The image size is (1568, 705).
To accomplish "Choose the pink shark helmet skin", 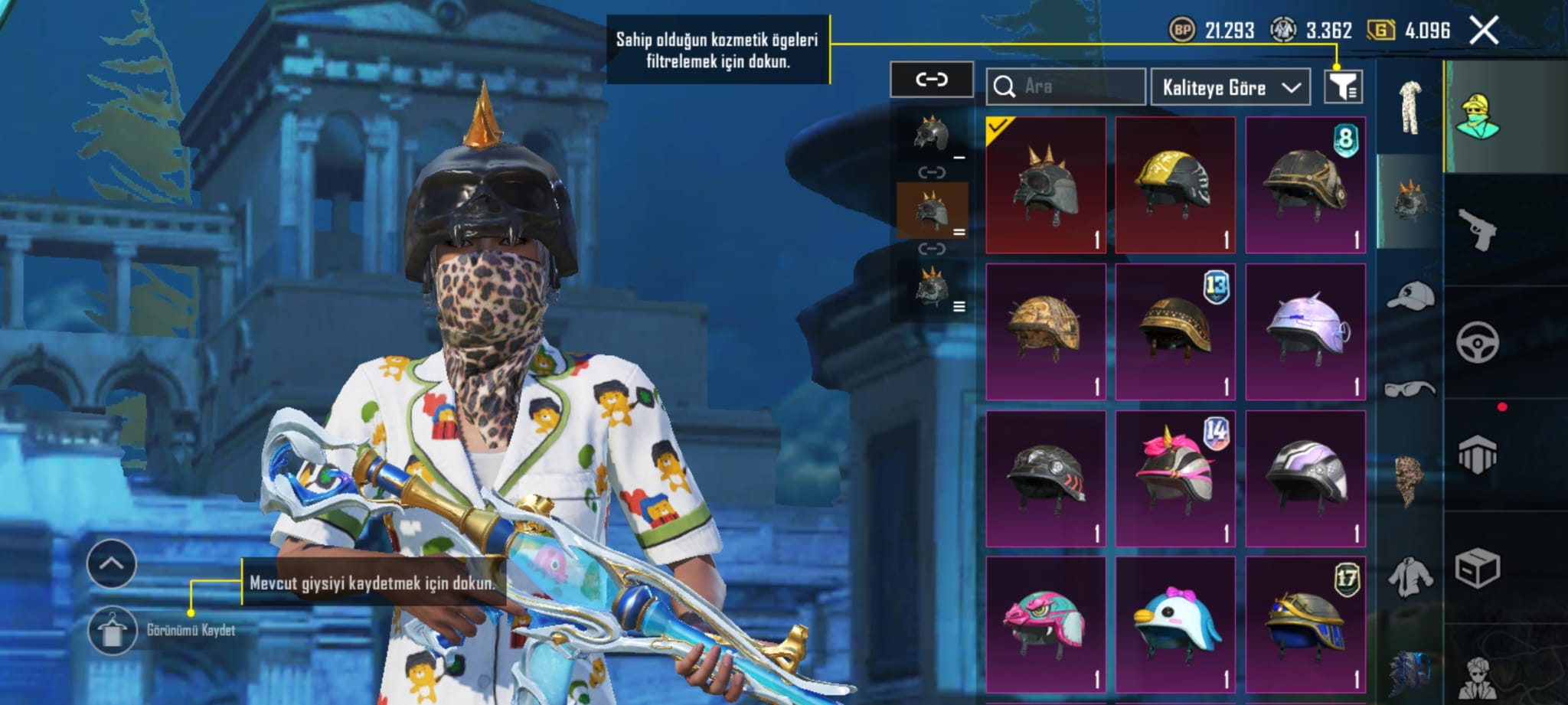I will pyautogui.click(x=1046, y=625).
